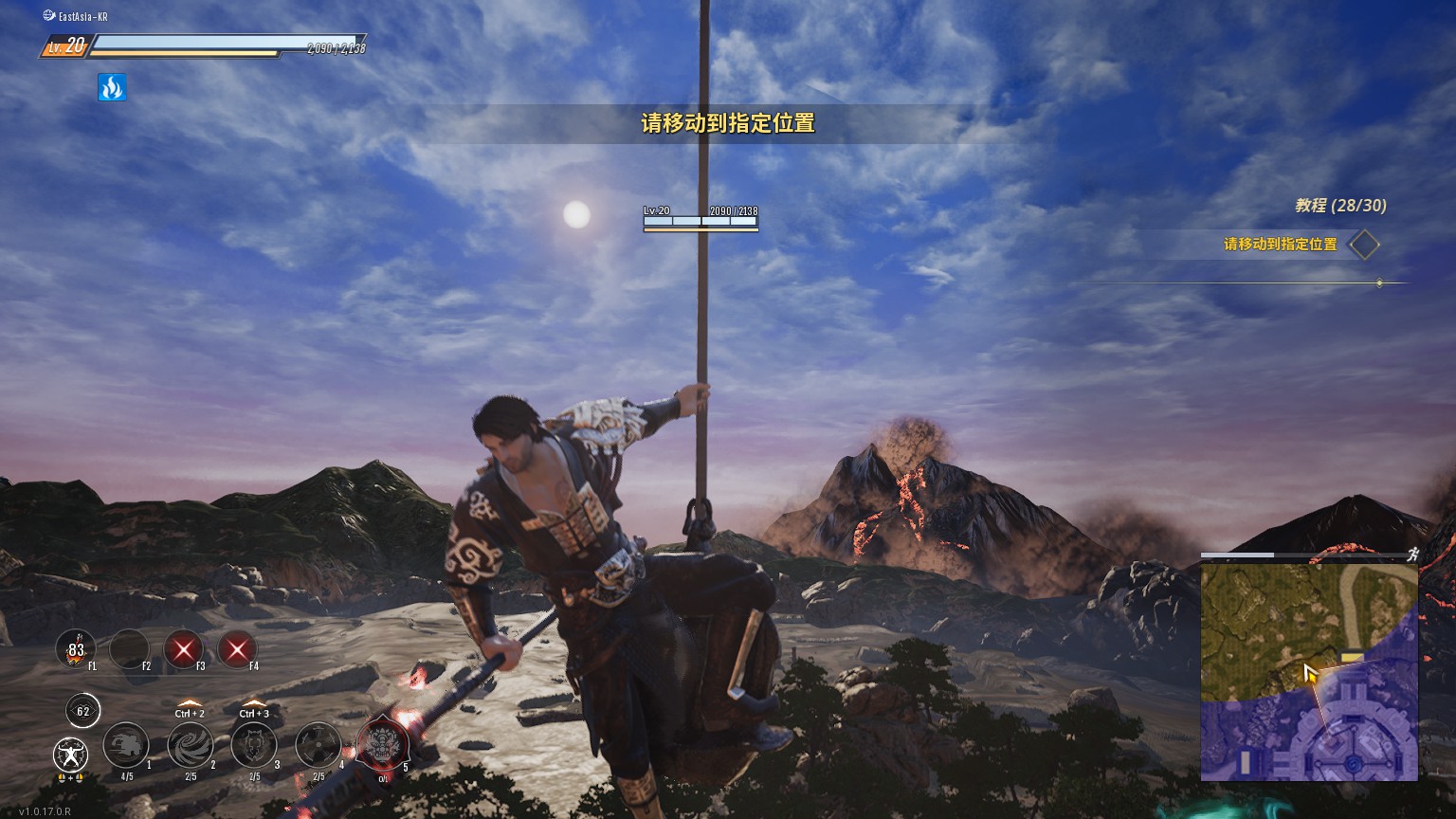The width and height of the screenshot is (1456, 819).
Task: Open the 教程 (28/30) tutorial tracker
Action: [x=1340, y=206]
